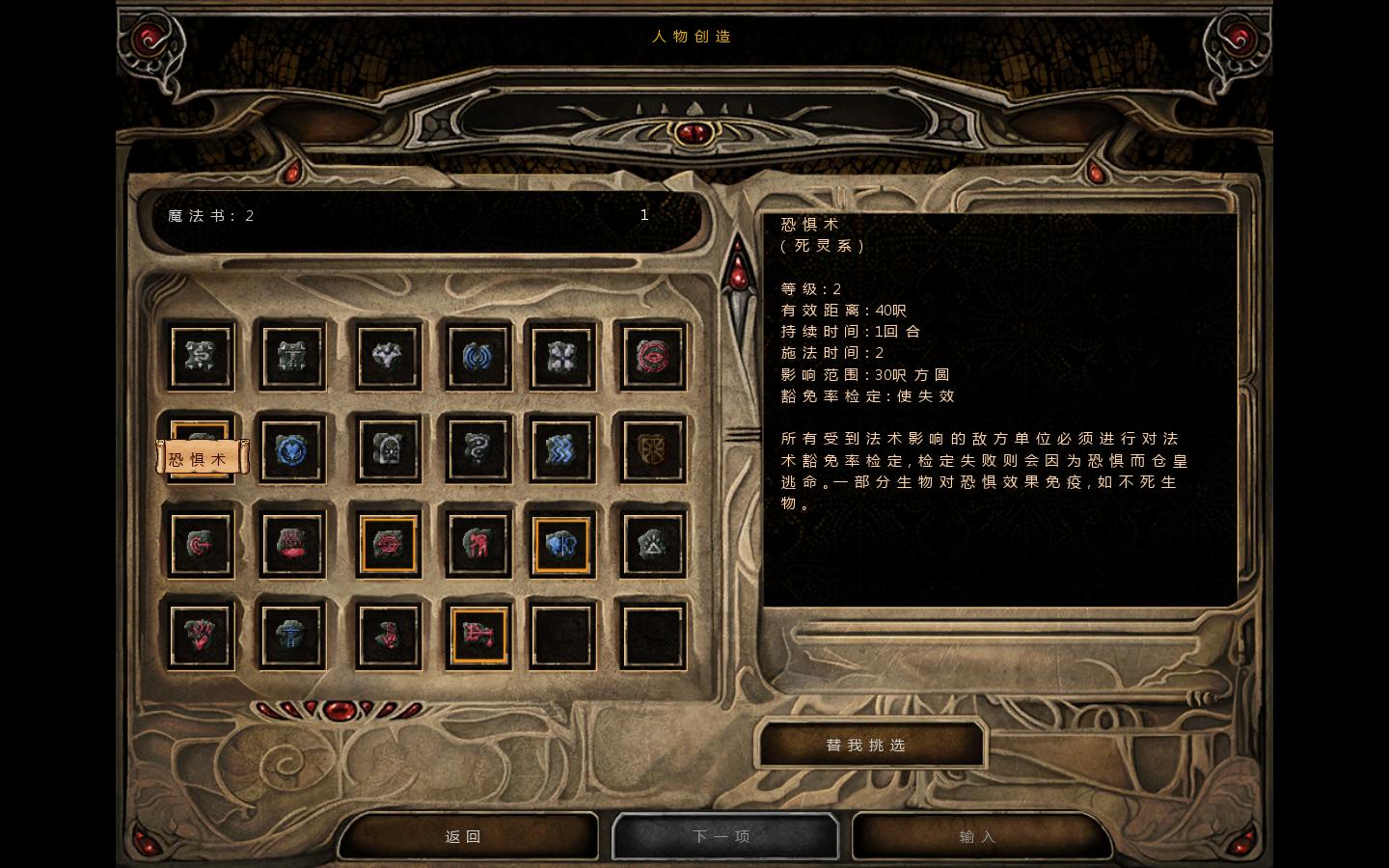Select the golden shield spell icon
This screenshot has width=1389, height=868.
(653, 450)
